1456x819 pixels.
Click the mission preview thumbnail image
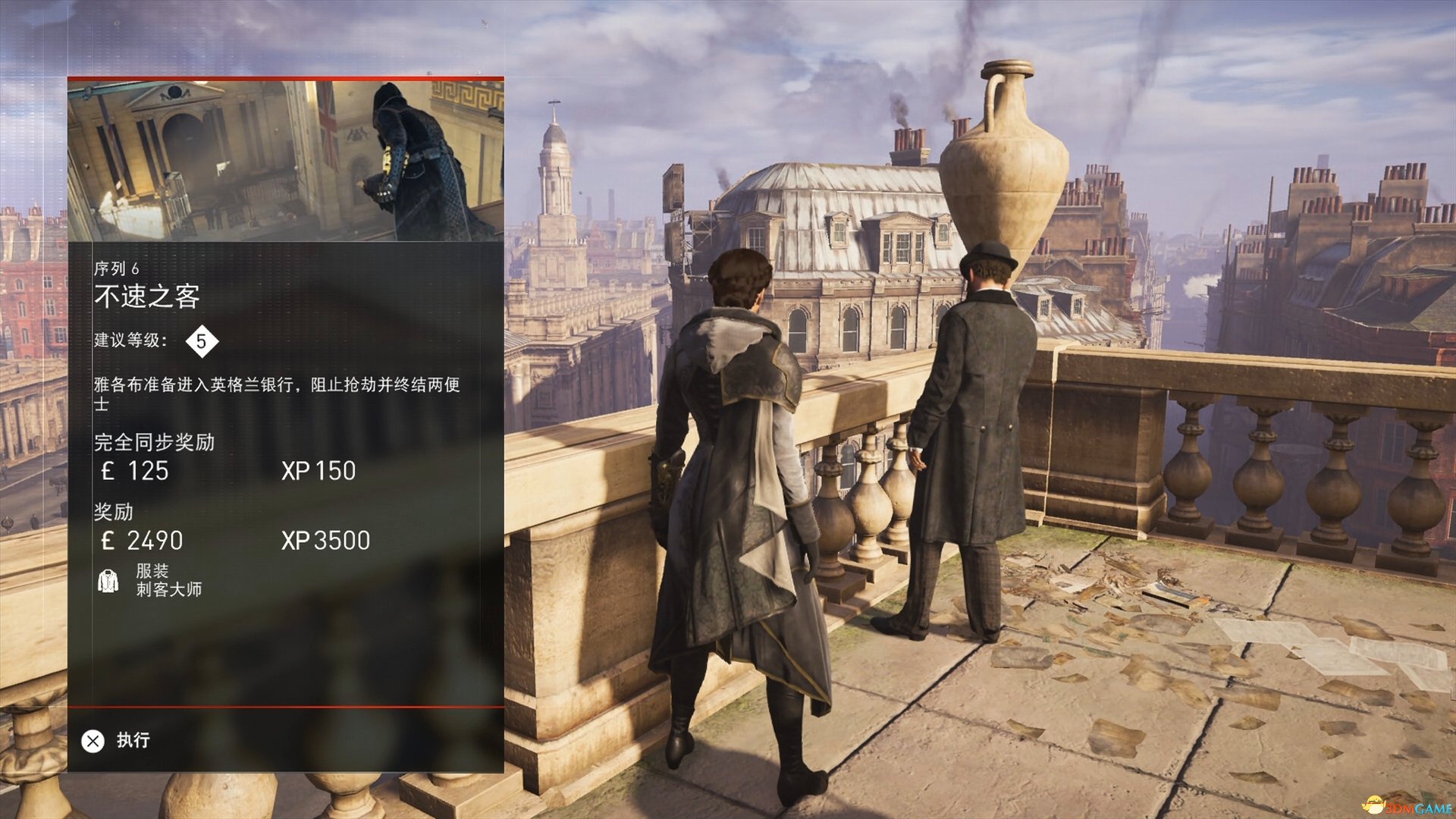pos(285,161)
